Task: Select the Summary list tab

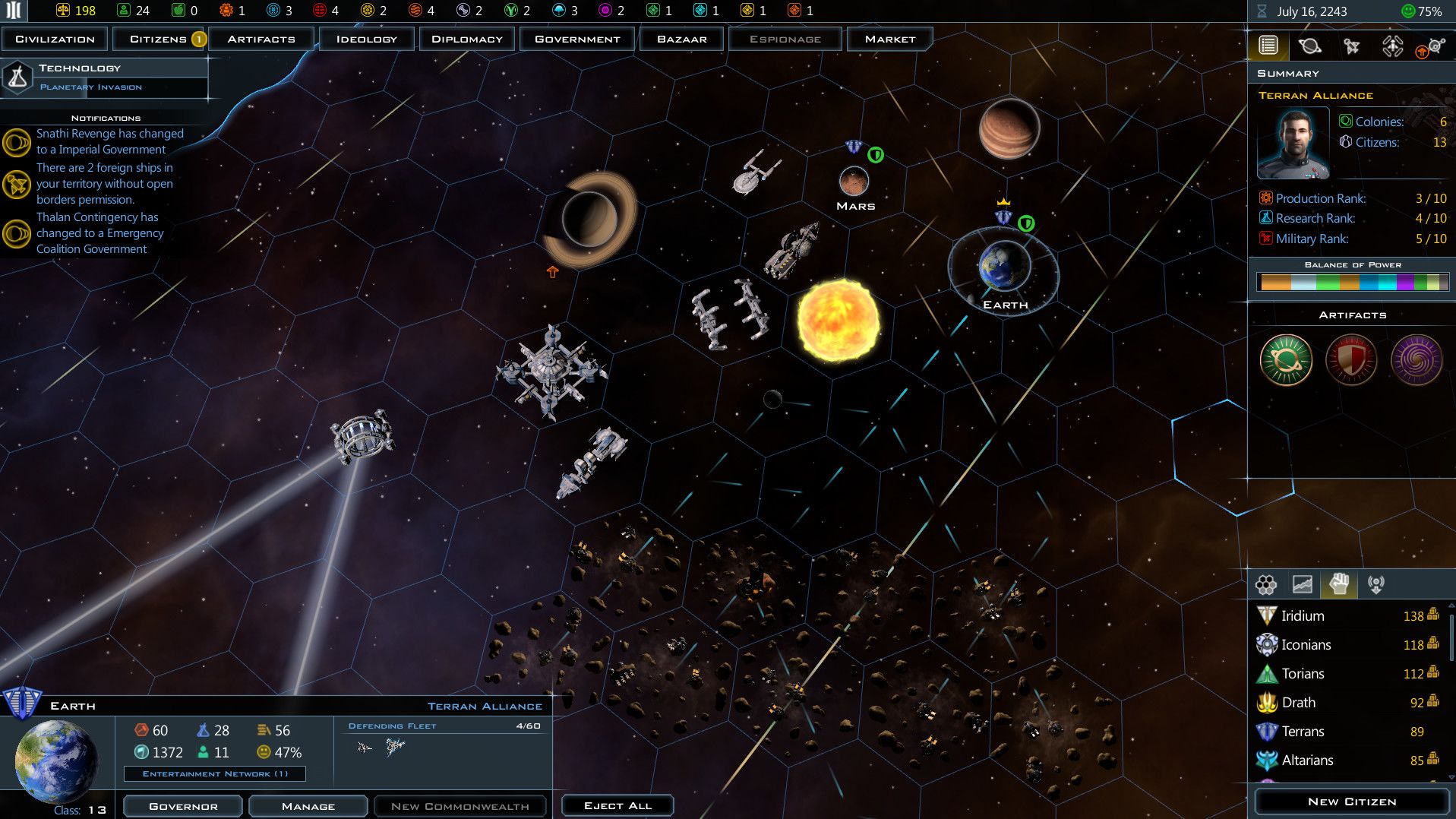Action: [1268, 46]
